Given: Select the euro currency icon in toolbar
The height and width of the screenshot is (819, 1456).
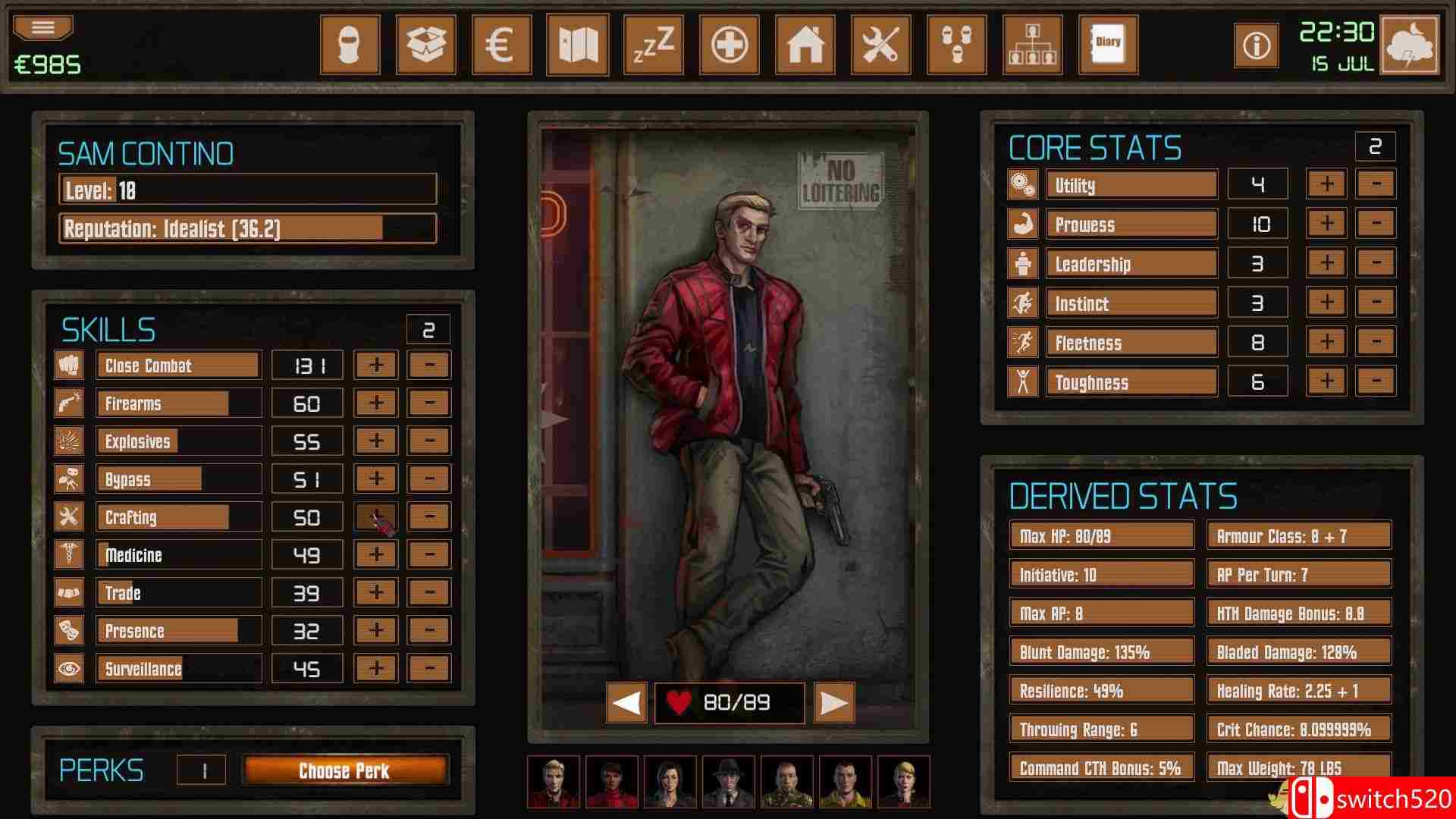Looking at the screenshot, I should pos(501,44).
